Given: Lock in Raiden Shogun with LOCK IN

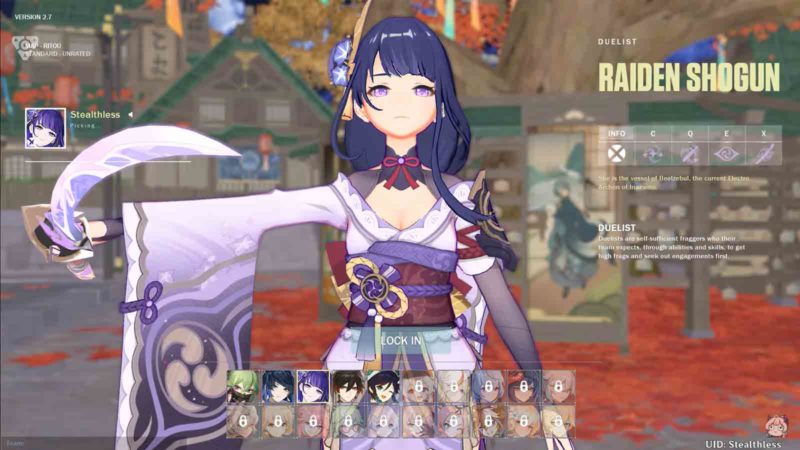Looking at the screenshot, I should [x=400, y=340].
